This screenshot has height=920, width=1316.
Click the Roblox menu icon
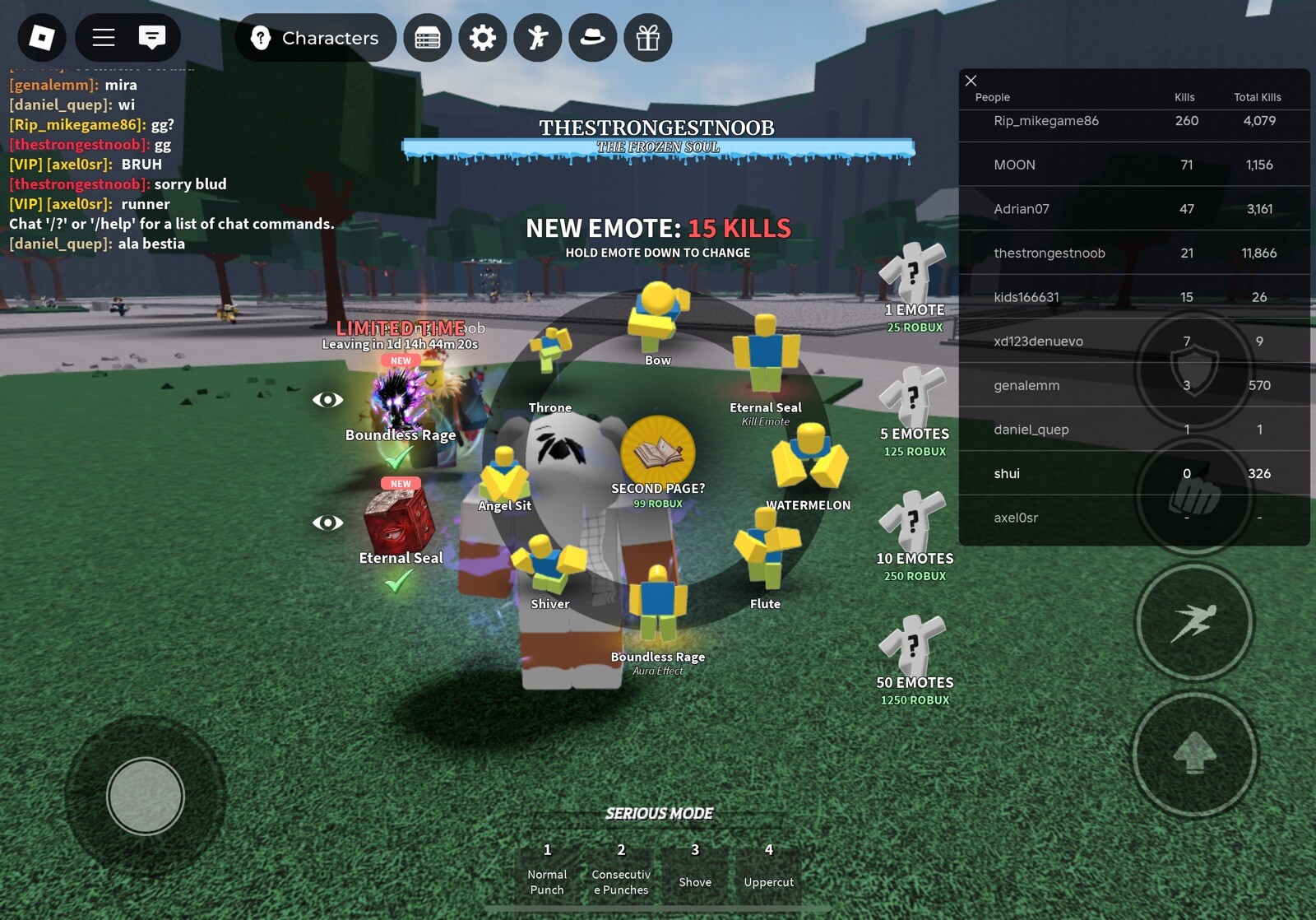pos(42,38)
